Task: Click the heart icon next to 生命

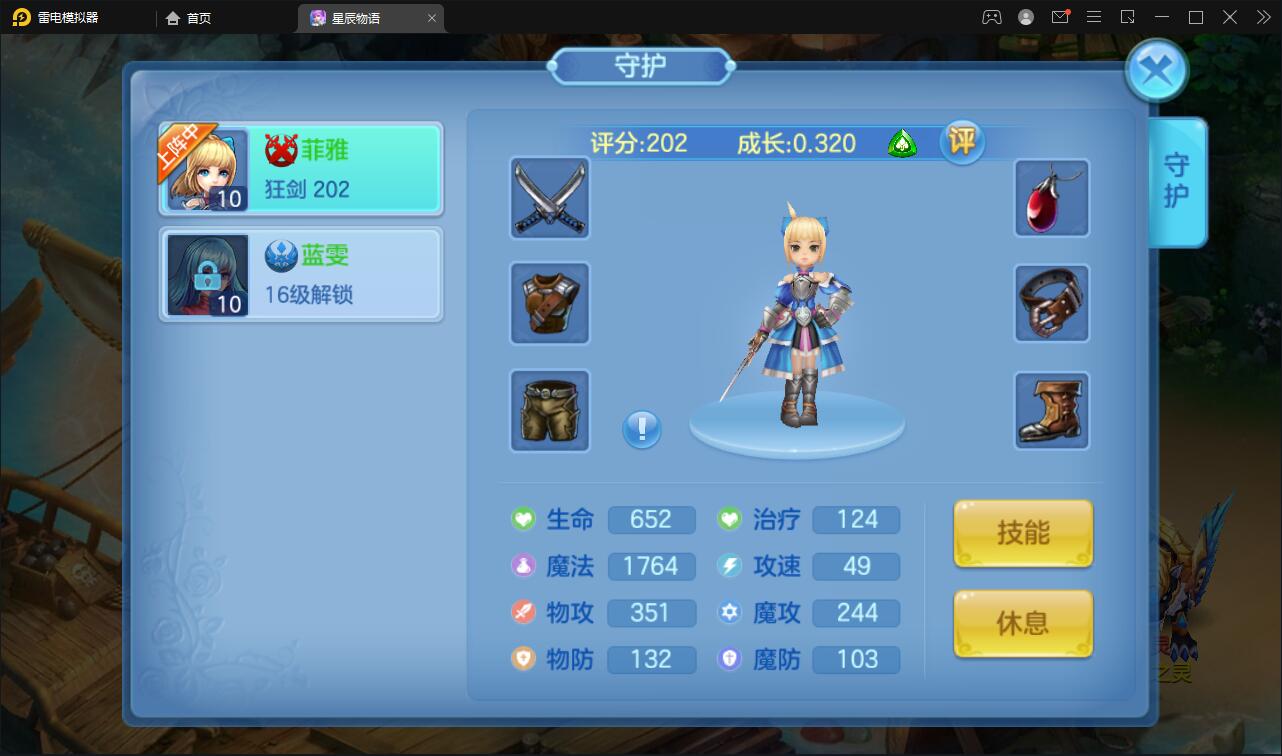Action: tap(522, 519)
